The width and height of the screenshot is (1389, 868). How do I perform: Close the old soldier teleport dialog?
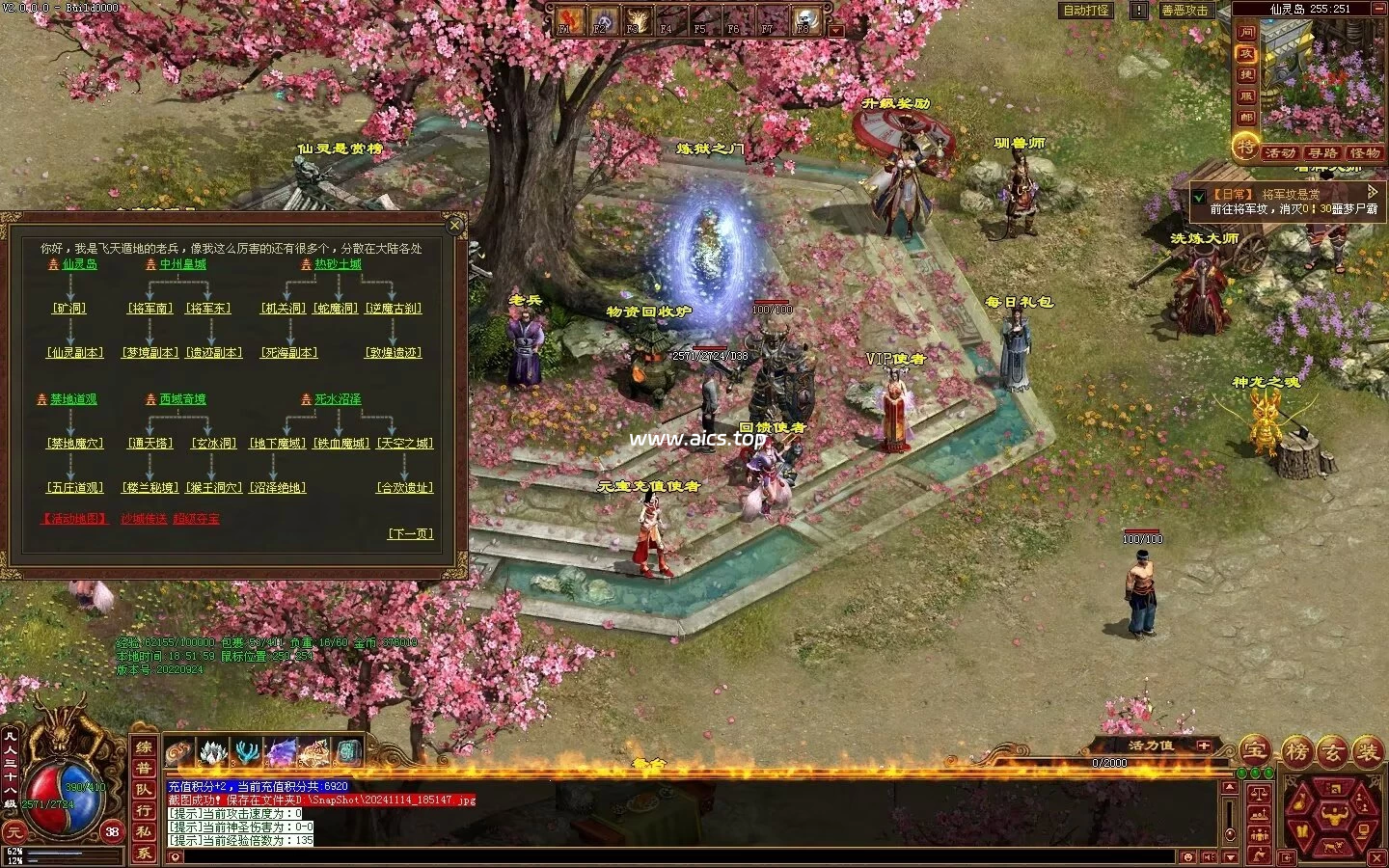(455, 226)
